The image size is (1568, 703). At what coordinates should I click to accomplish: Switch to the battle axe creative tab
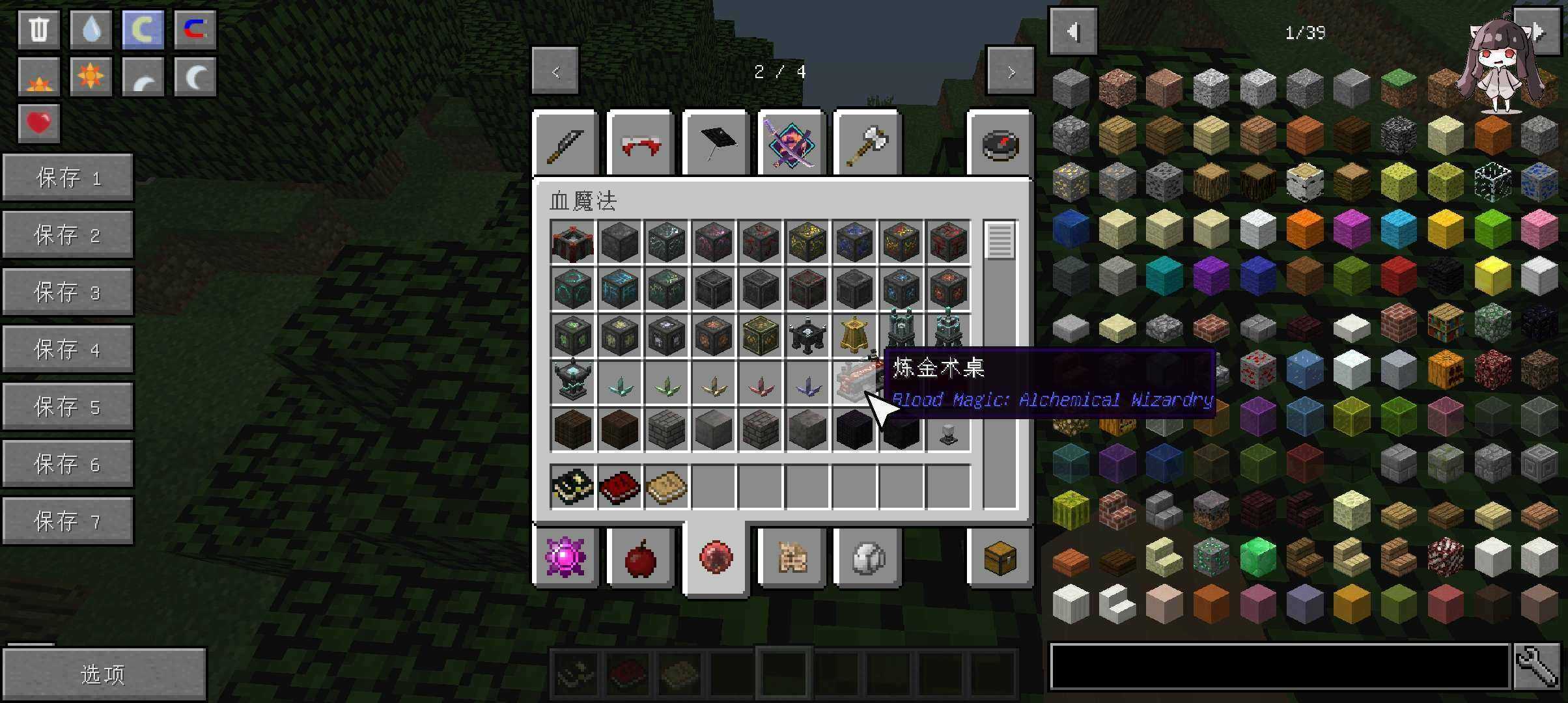pos(867,145)
